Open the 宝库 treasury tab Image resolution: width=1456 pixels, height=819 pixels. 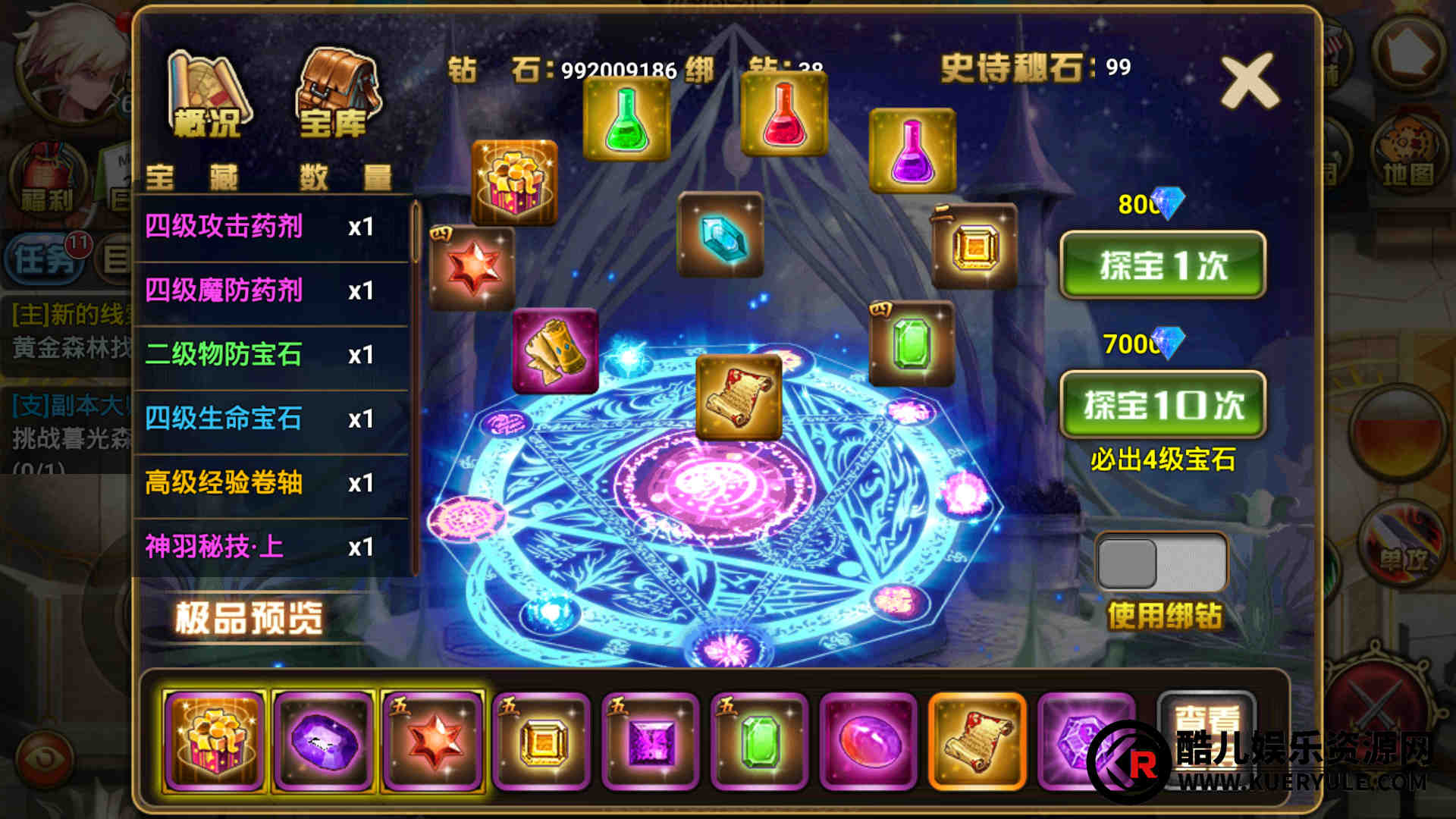tap(335, 95)
